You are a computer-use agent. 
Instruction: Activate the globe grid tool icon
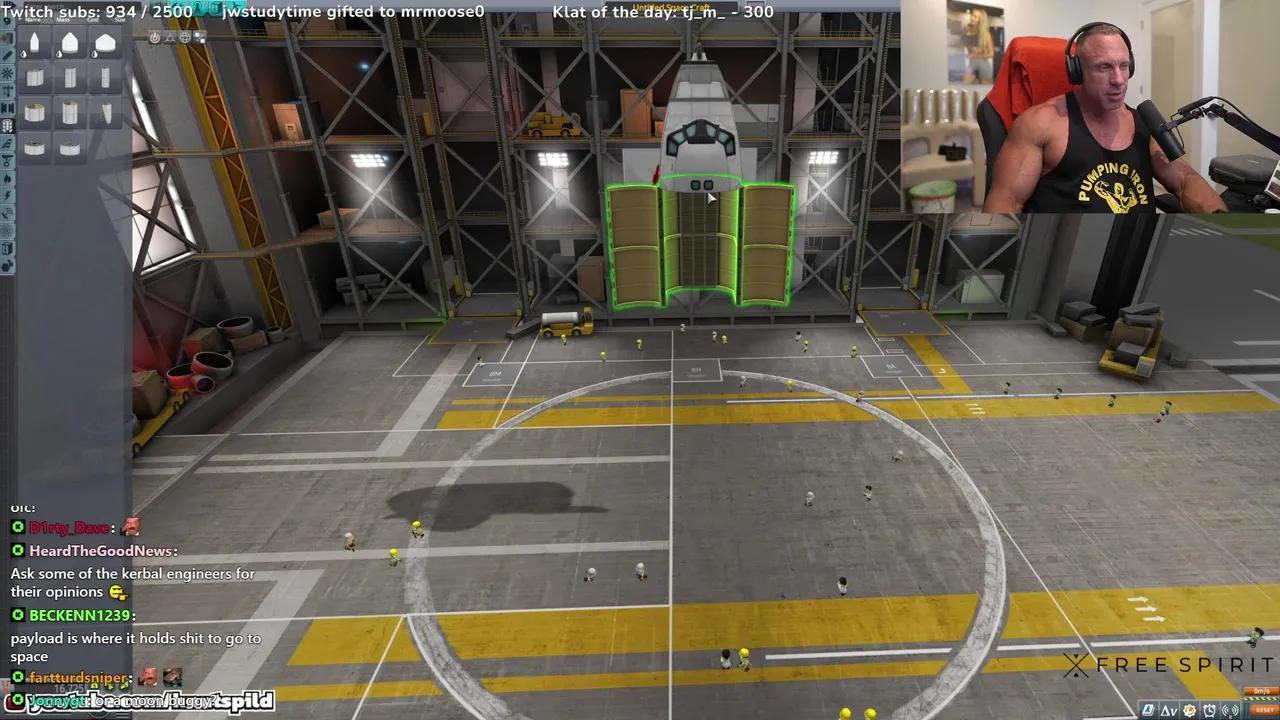pos(185,38)
